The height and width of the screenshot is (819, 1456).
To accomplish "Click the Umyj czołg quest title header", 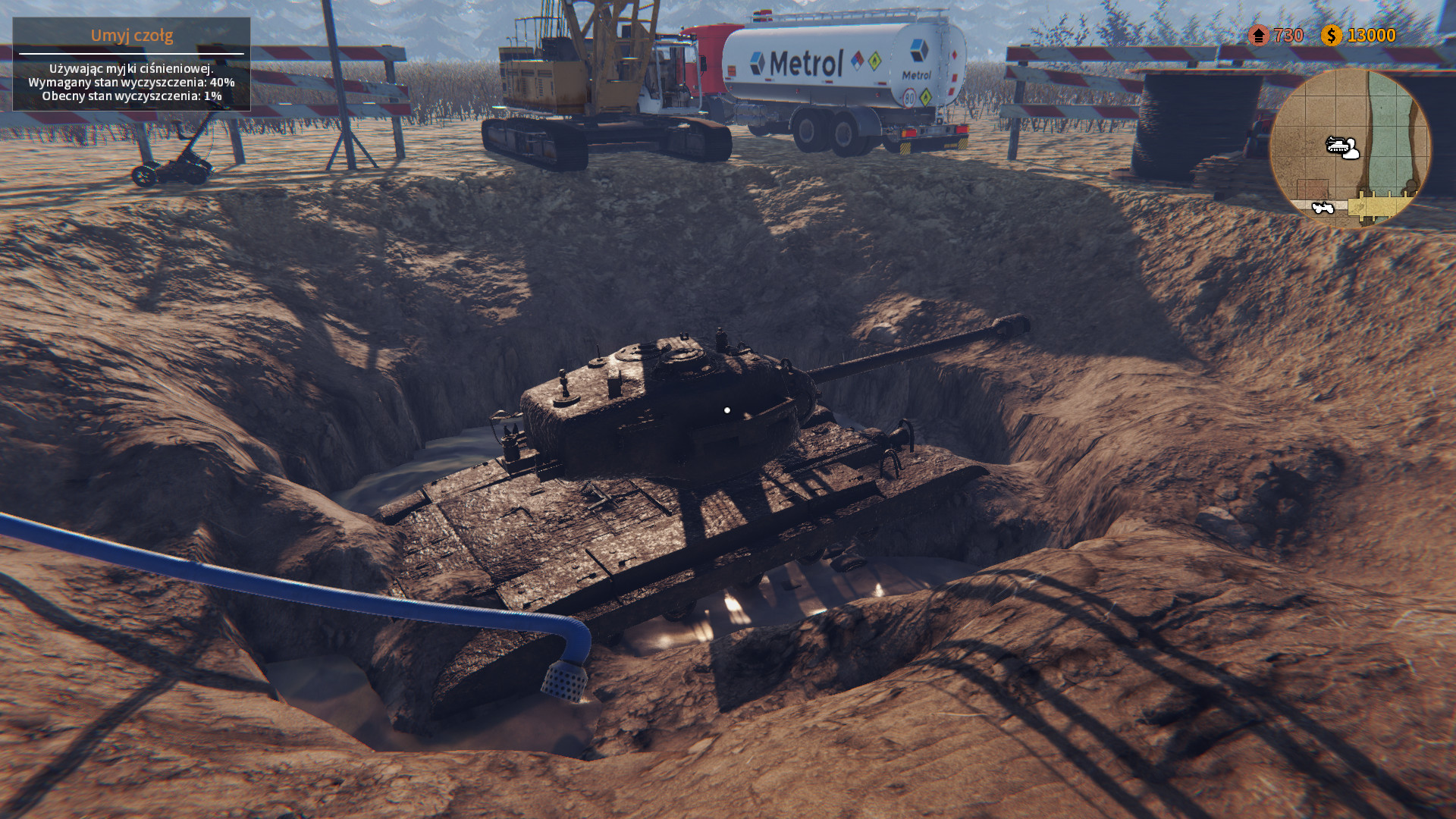I will click(133, 34).
